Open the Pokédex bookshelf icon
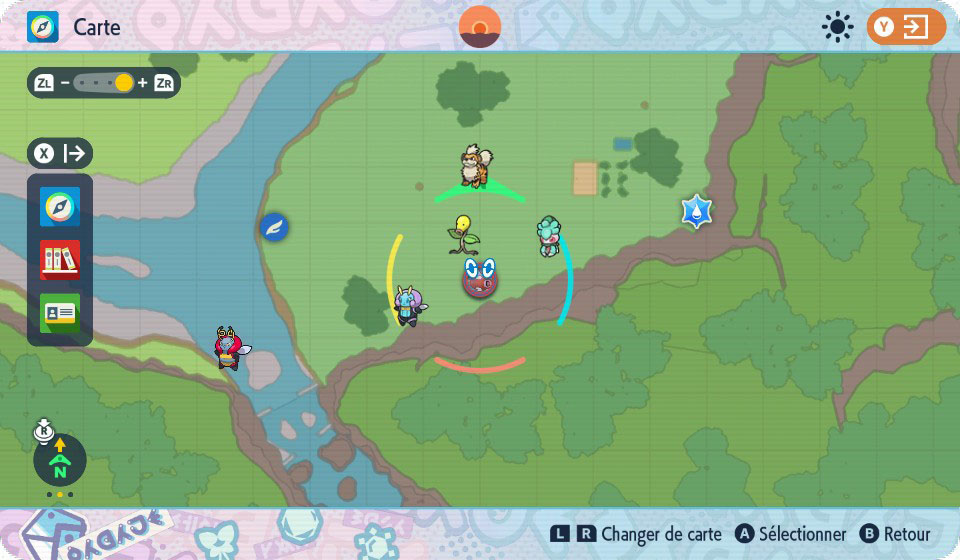This screenshot has height=560, width=960. coord(60,260)
